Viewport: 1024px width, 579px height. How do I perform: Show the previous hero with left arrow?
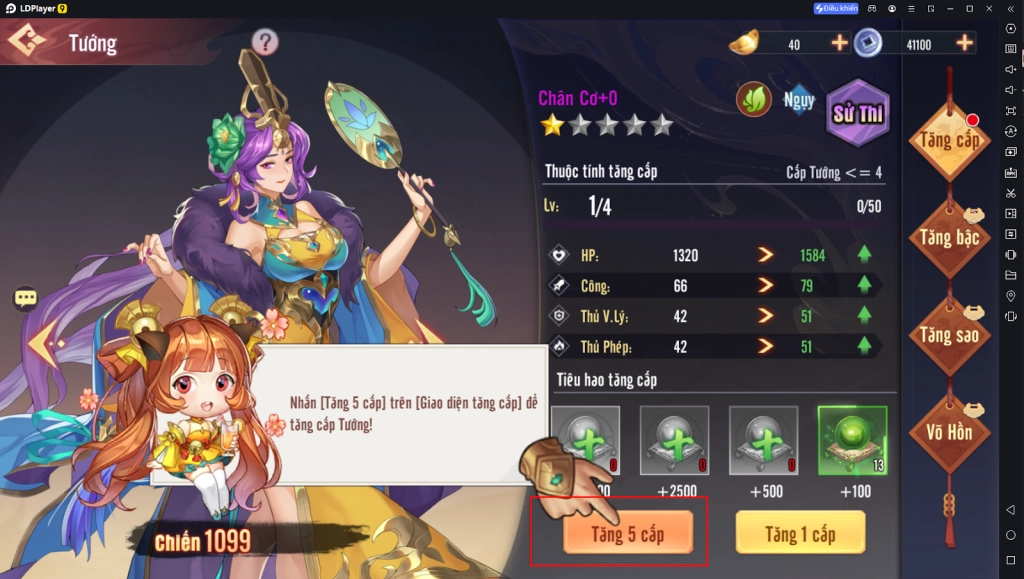click(x=44, y=344)
